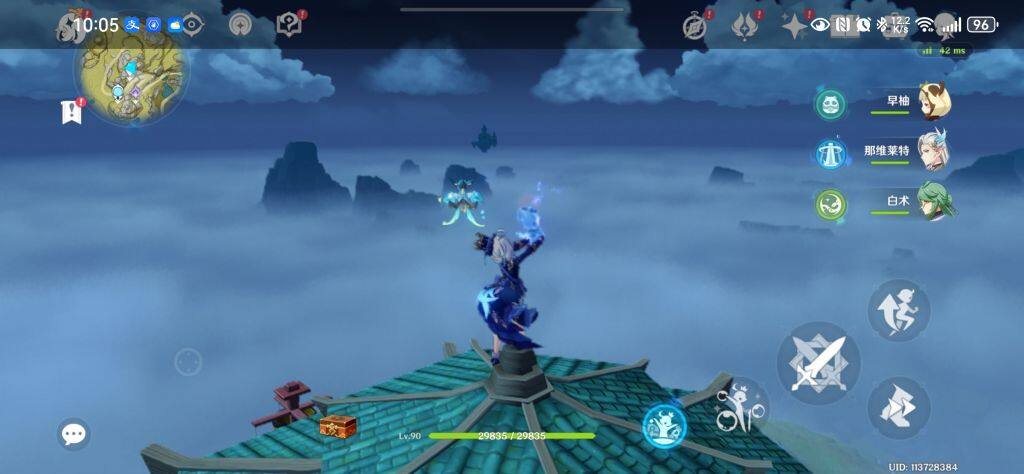Open the Wish star icon
The image size is (1024, 474).
(x=240, y=25)
